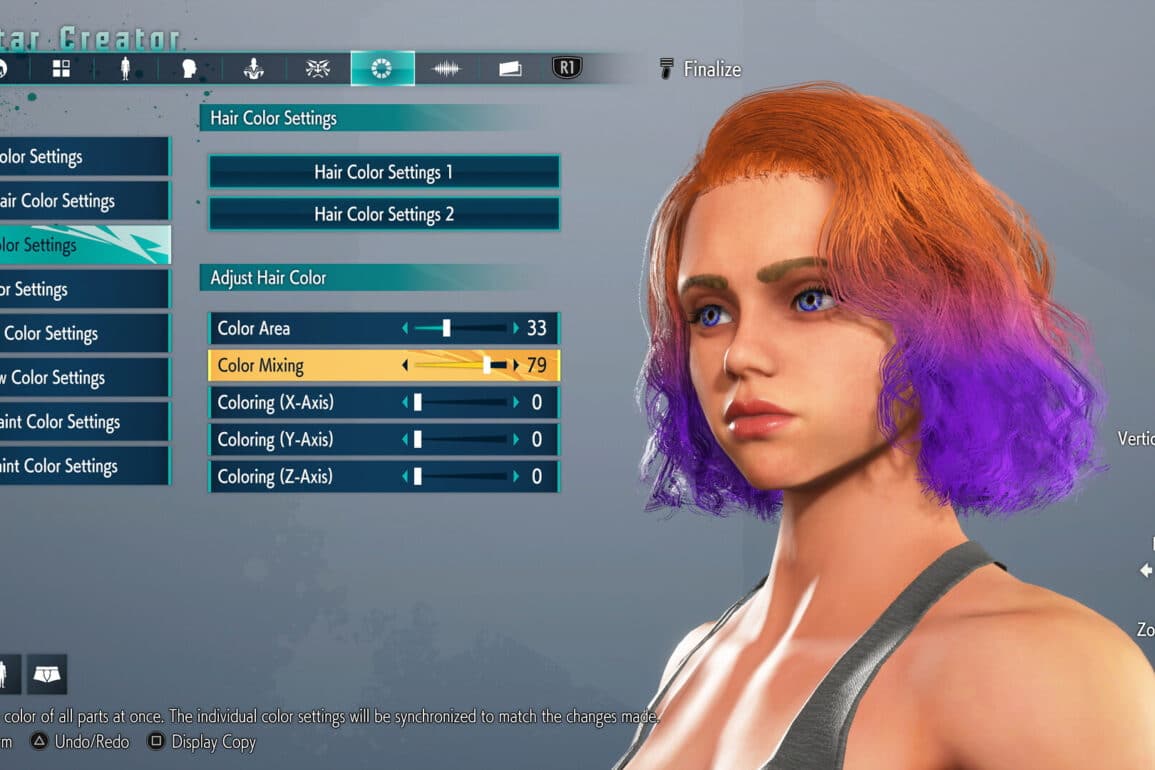Click the Finalize button
Image resolution: width=1155 pixels, height=770 pixels.
(700, 69)
